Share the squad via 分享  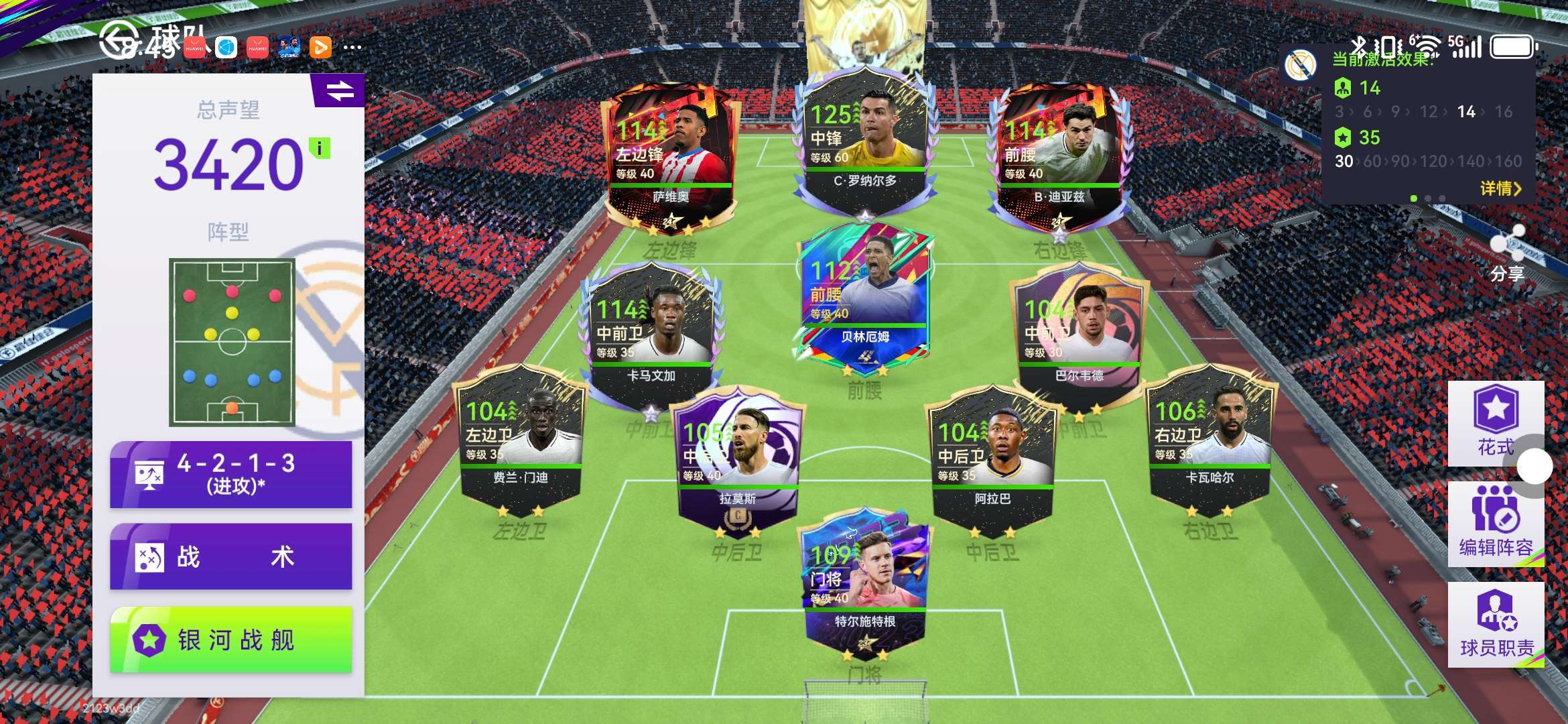[1508, 255]
